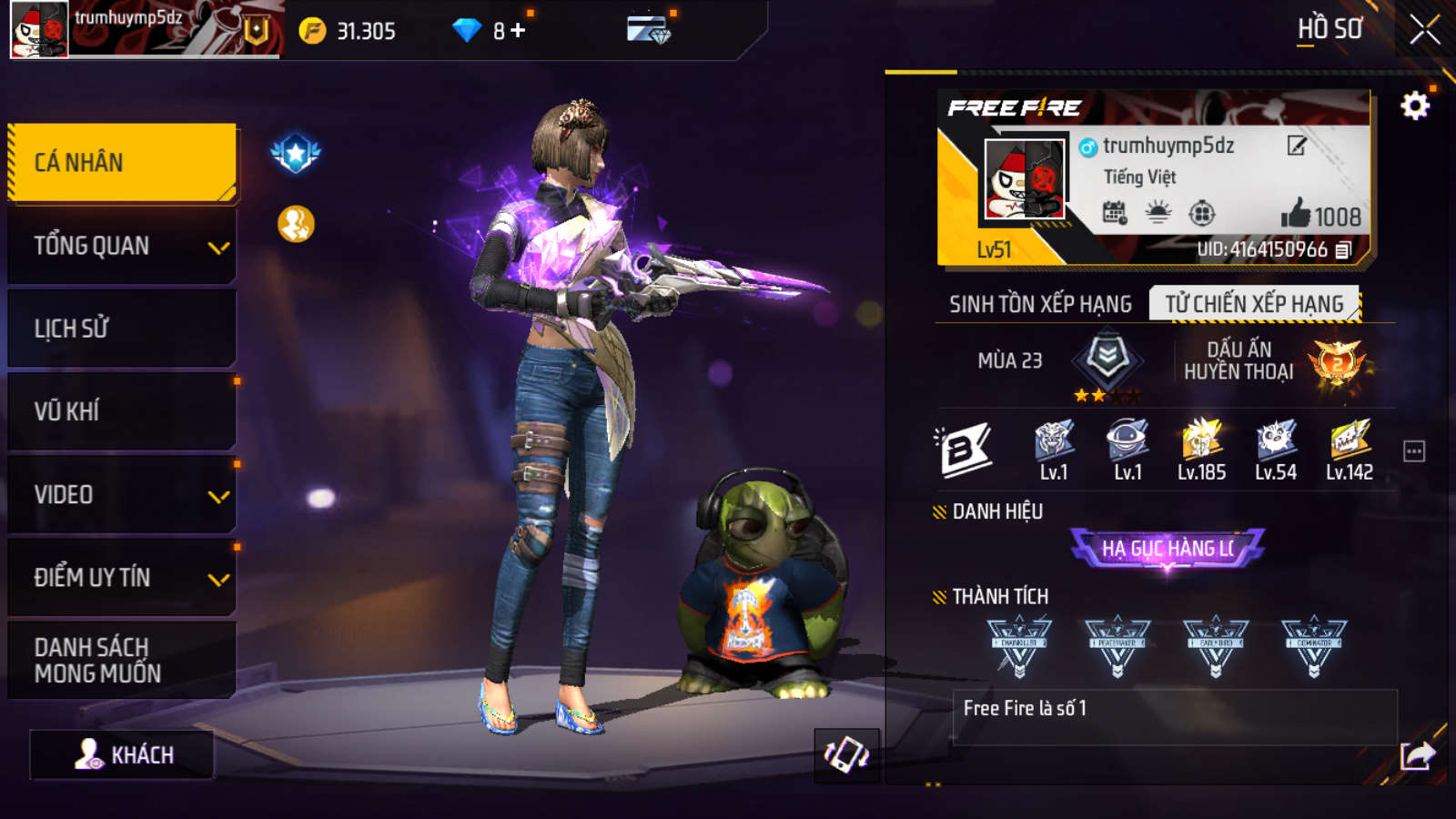Click the Khách guest account button
This screenshot has height=819, width=1456.
(x=123, y=754)
